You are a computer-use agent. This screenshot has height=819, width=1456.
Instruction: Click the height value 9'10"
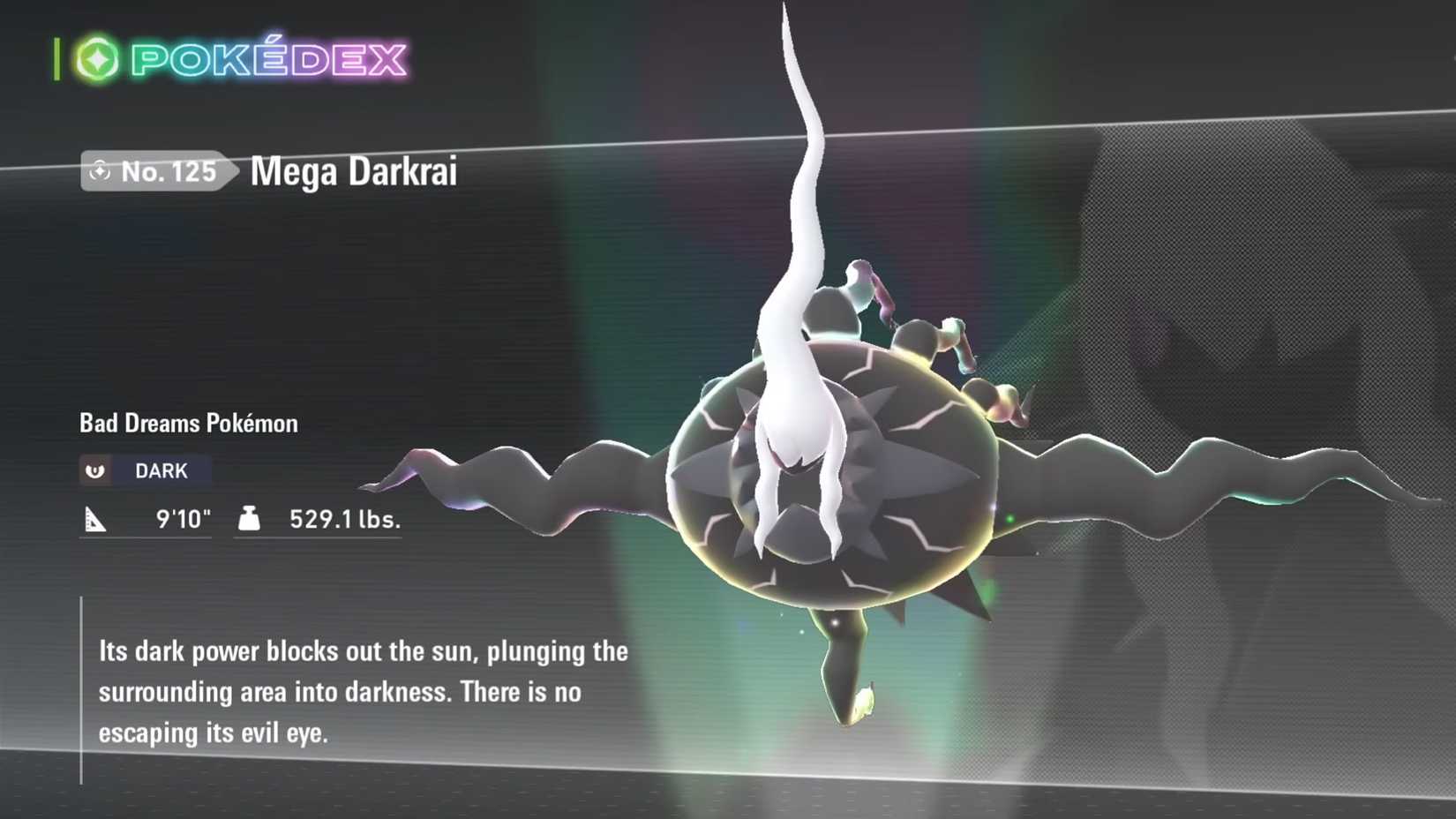tap(183, 520)
